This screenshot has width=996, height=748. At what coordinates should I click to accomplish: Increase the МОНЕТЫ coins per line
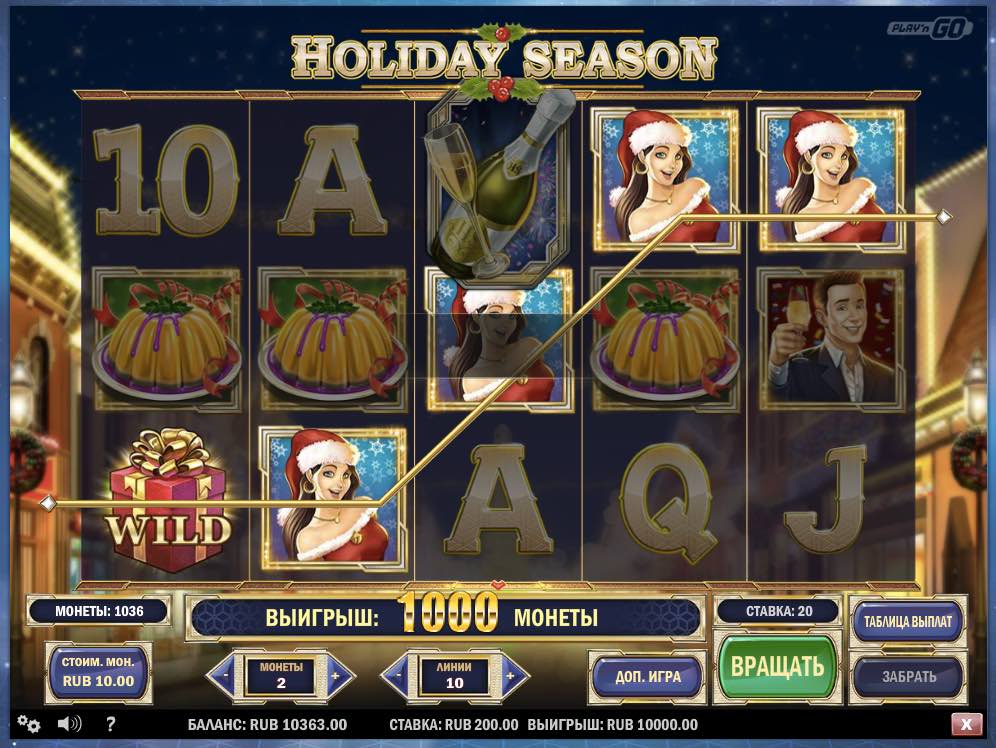pyautogui.click(x=335, y=676)
